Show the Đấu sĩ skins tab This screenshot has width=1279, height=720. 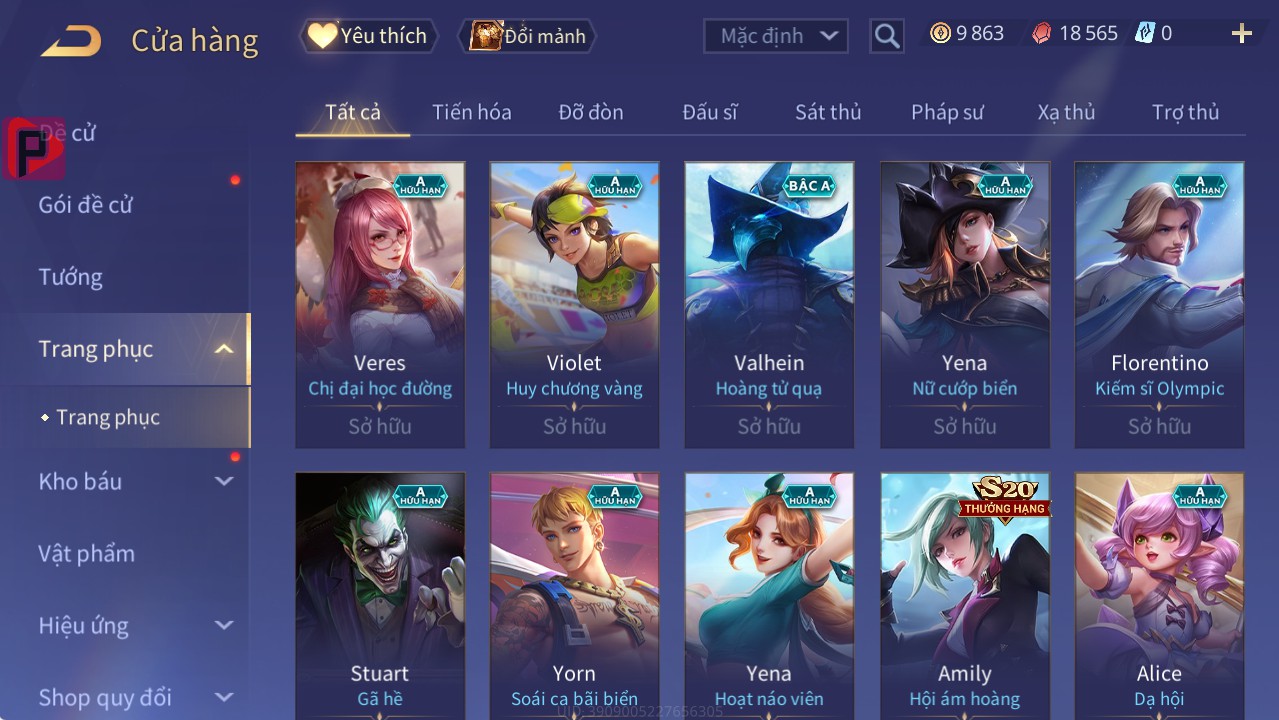[710, 112]
